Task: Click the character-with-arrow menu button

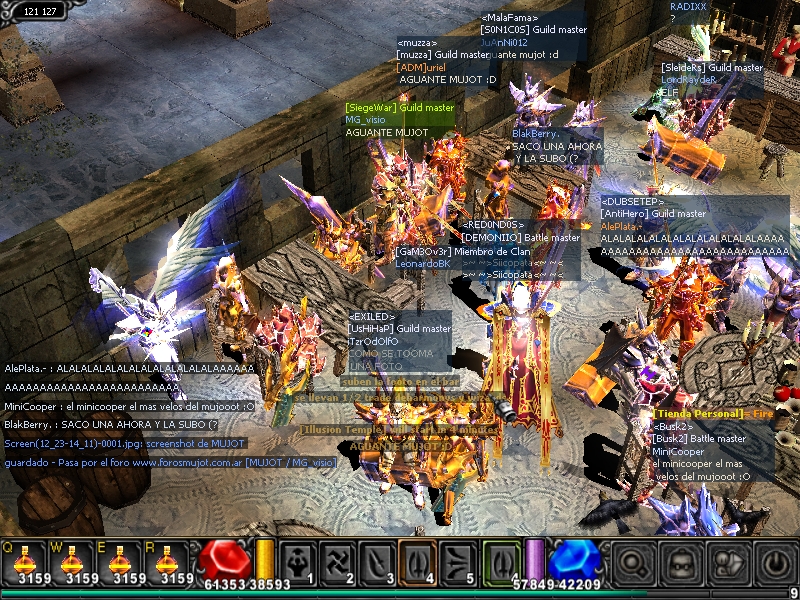Action: click(729, 562)
